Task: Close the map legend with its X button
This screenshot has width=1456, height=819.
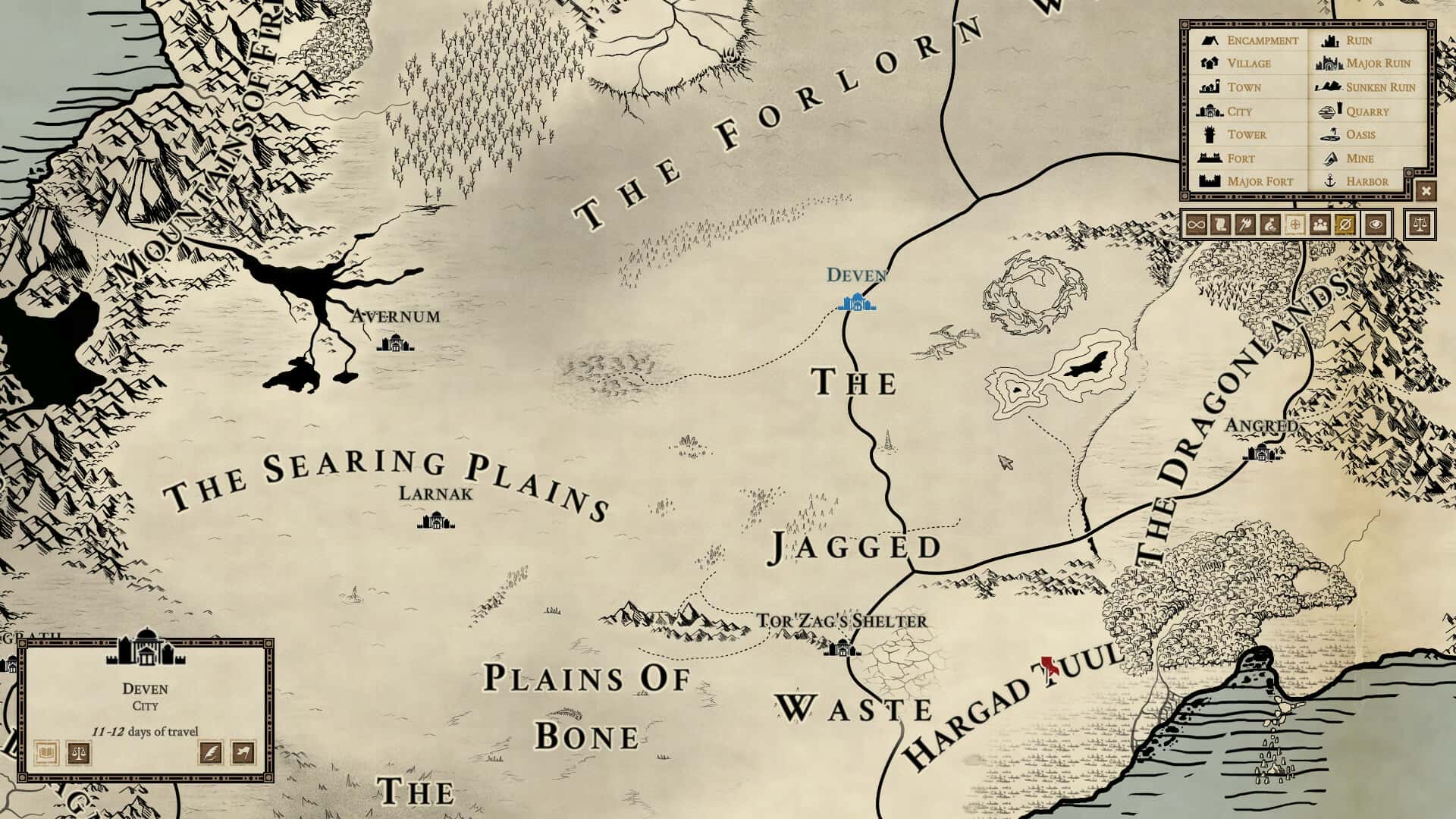Action: [1427, 191]
